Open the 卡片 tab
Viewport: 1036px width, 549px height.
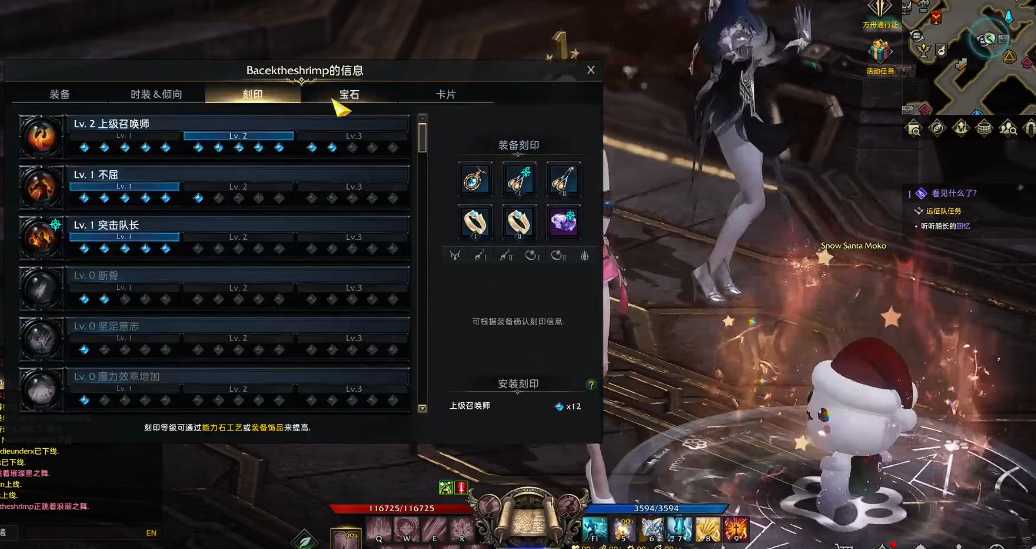445,95
